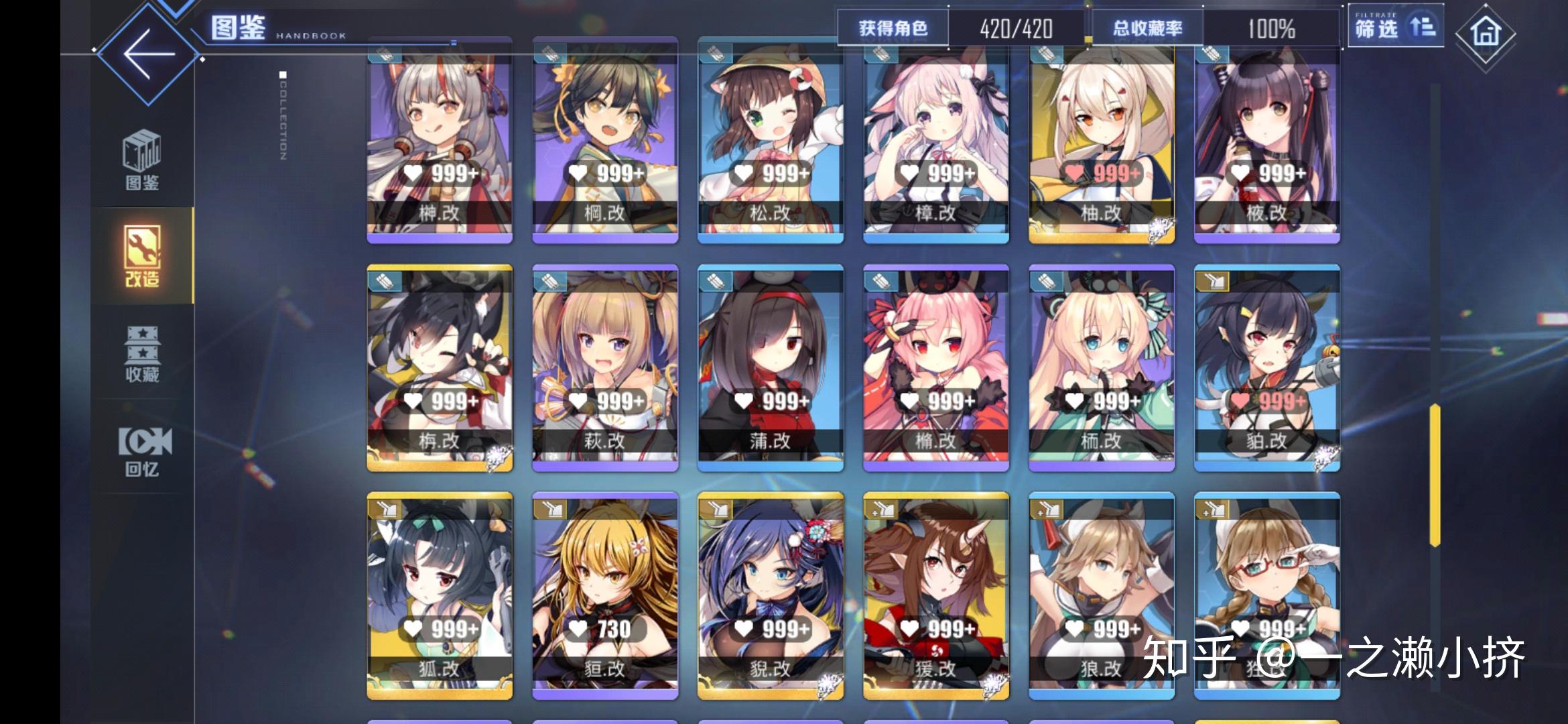Switch to the 图鉴 handbook tab
Image resolution: width=1568 pixels, height=724 pixels.
click(x=142, y=160)
